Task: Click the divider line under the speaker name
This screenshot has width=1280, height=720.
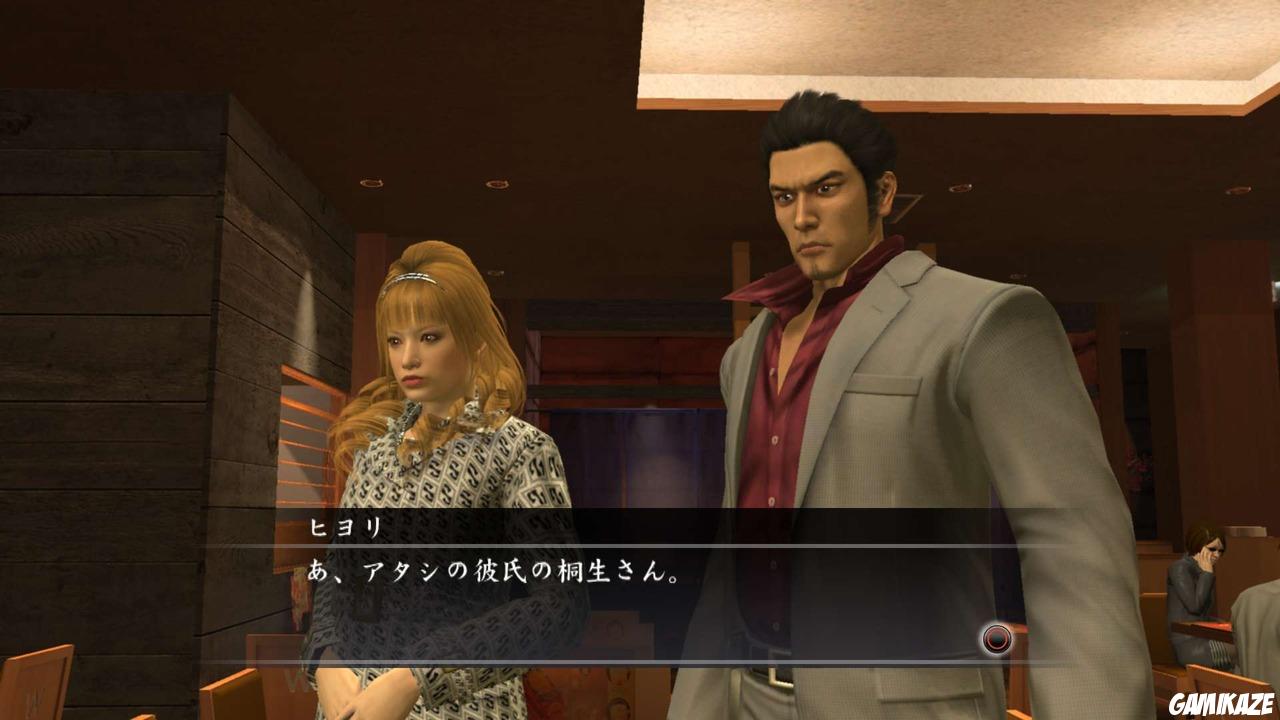Action: [640, 546]
